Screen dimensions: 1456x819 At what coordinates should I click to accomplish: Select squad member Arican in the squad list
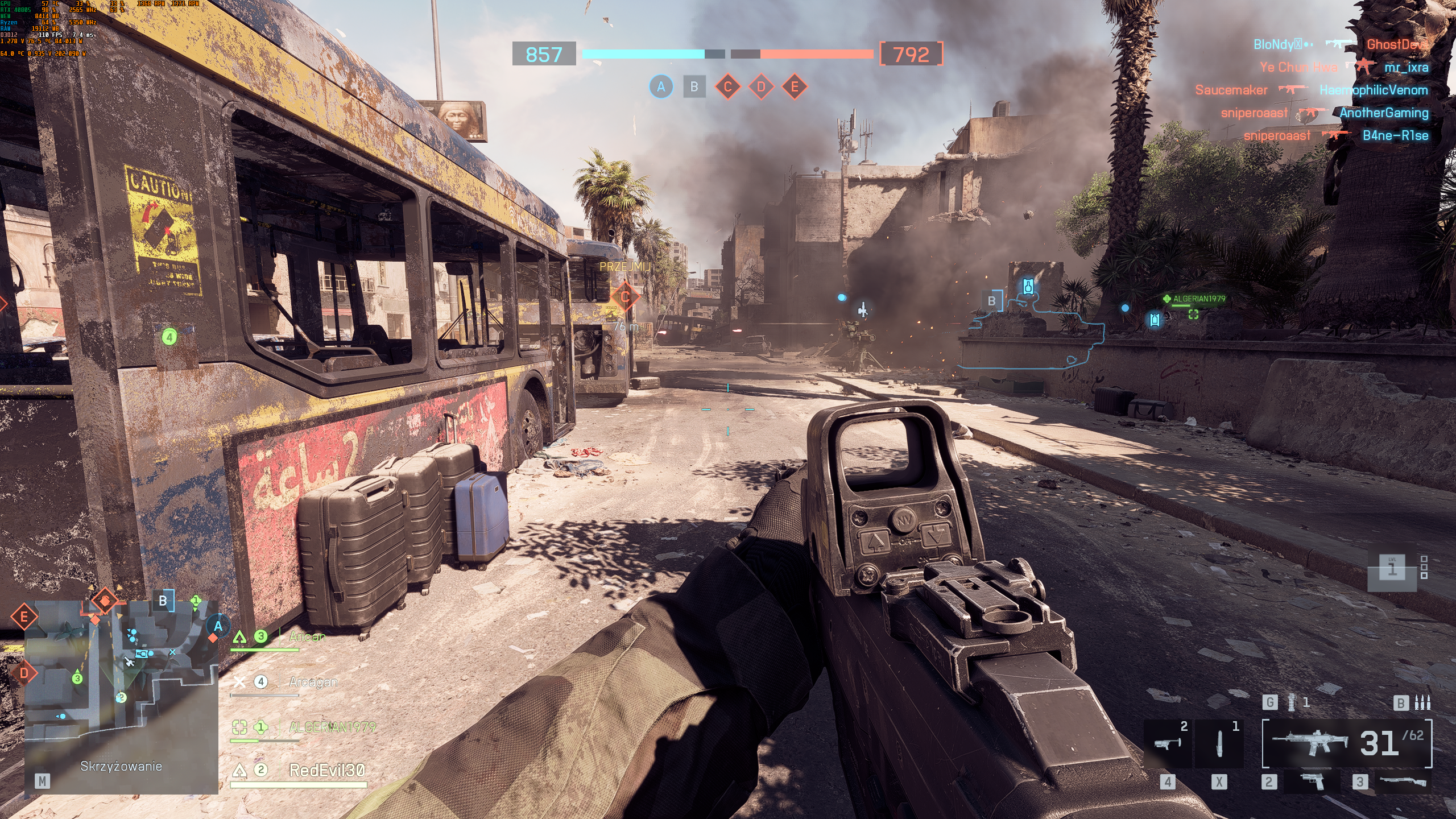pyautogui.click(x=307, y=636)
